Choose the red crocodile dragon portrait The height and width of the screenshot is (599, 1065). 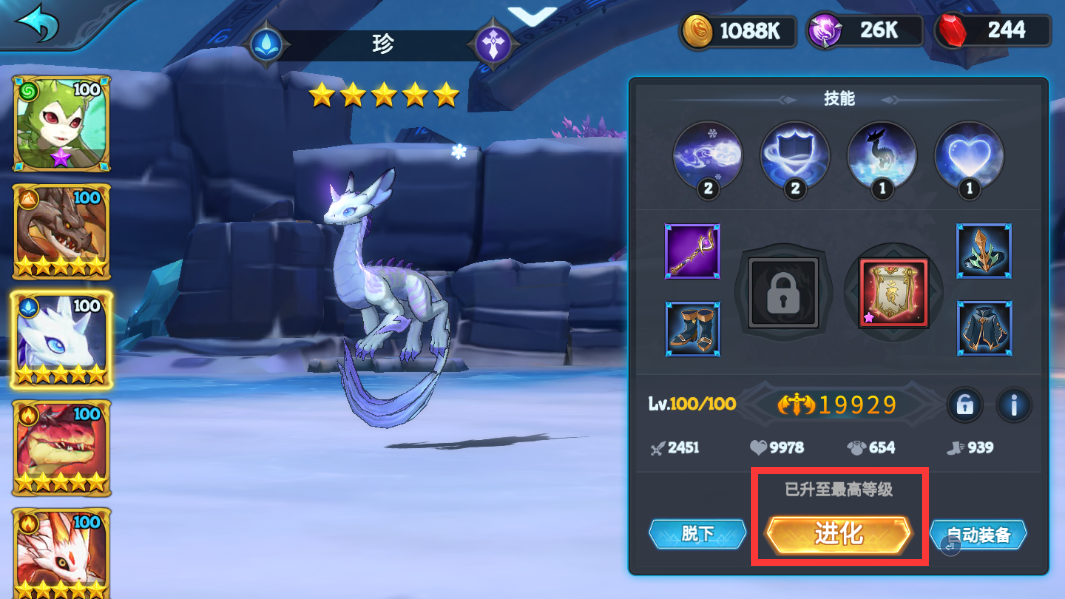point(62,448)
